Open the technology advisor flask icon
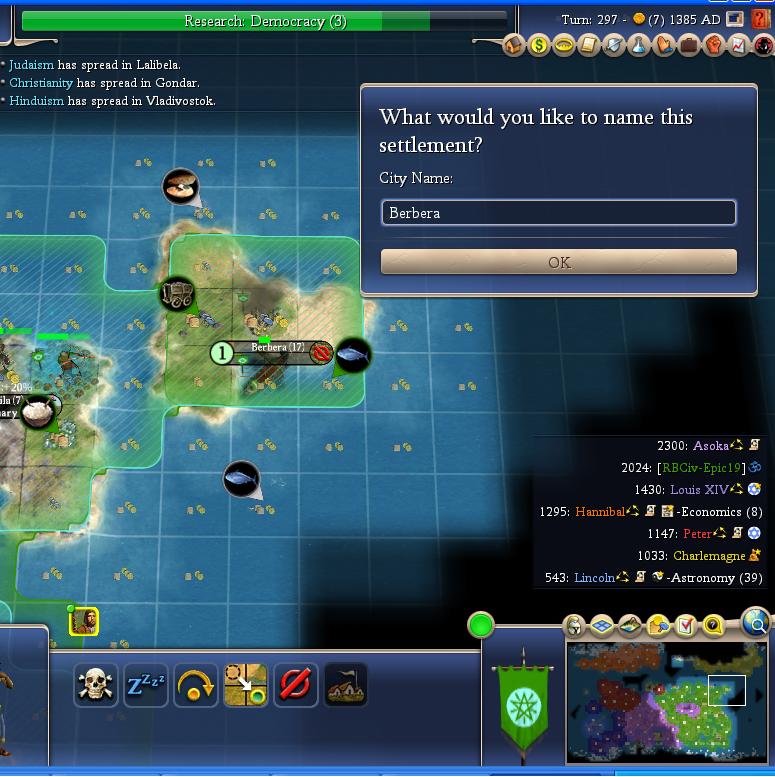Image resolution: width=775 pixels, height=777 pixels. click(x=639, y=45)
